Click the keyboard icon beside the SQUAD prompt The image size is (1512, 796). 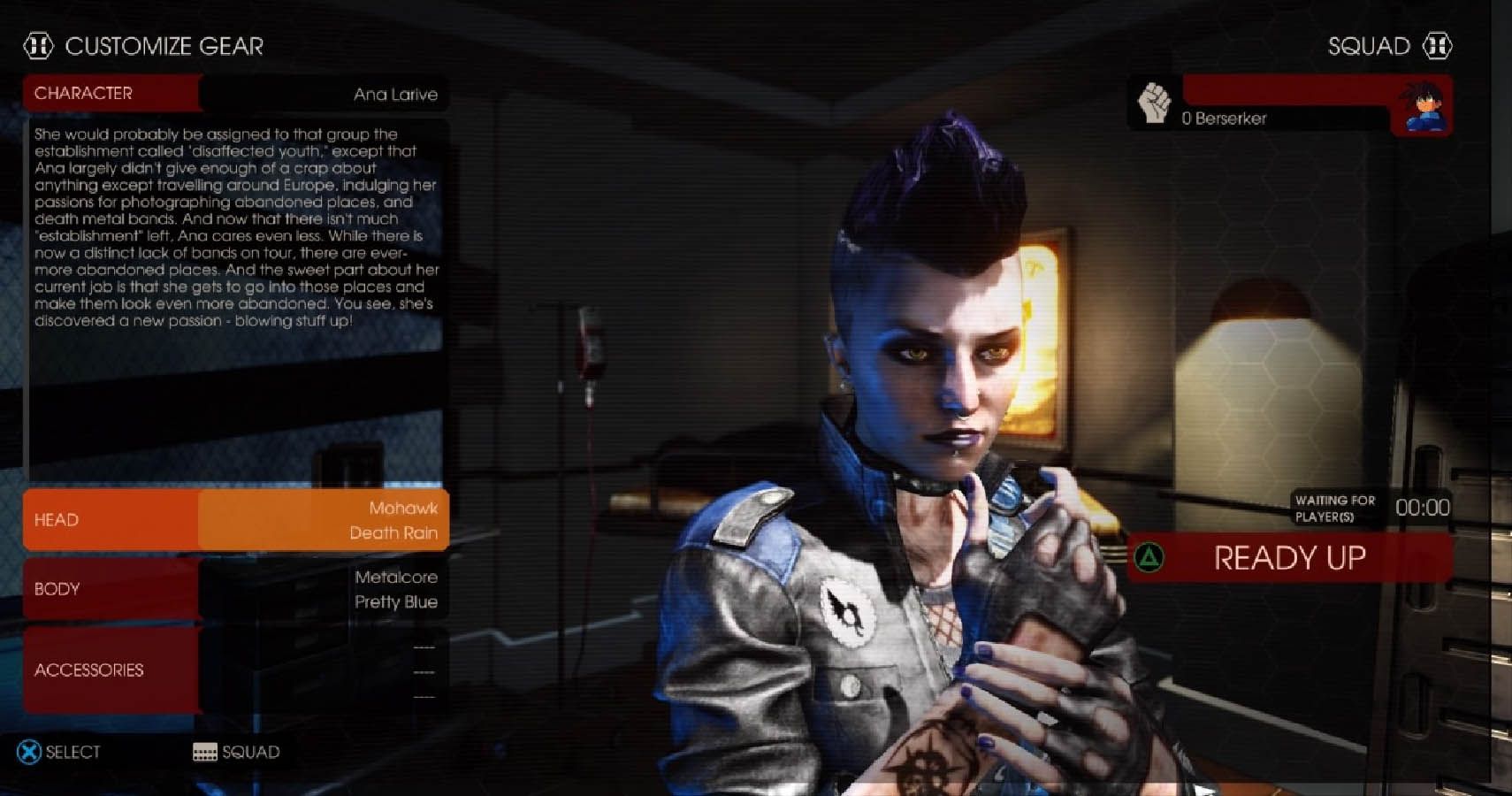[204, 752]
